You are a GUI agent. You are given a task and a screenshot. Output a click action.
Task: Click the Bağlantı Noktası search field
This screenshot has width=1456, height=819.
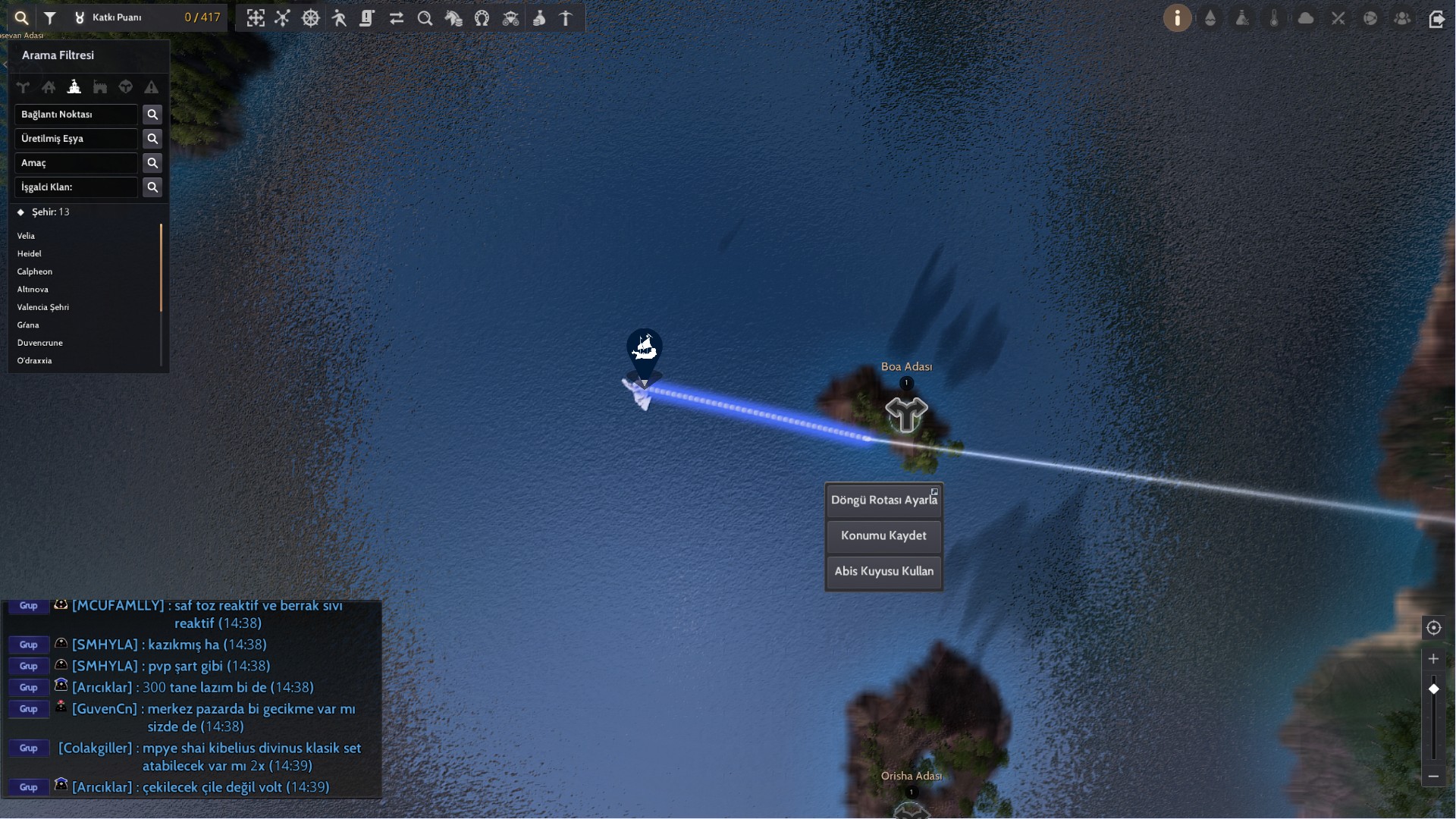point(76,115)
